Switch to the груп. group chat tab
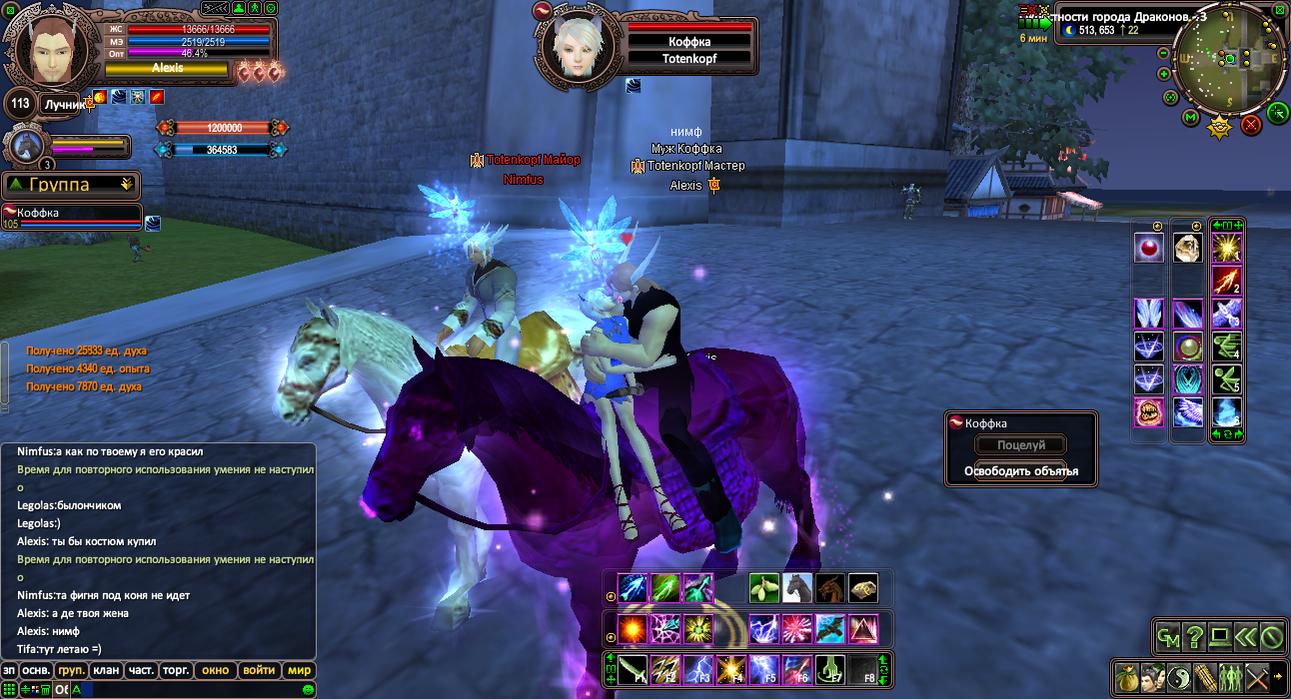Image resolution: width=1291 pixels, height=699 pixels. click(x=71, y=670)
